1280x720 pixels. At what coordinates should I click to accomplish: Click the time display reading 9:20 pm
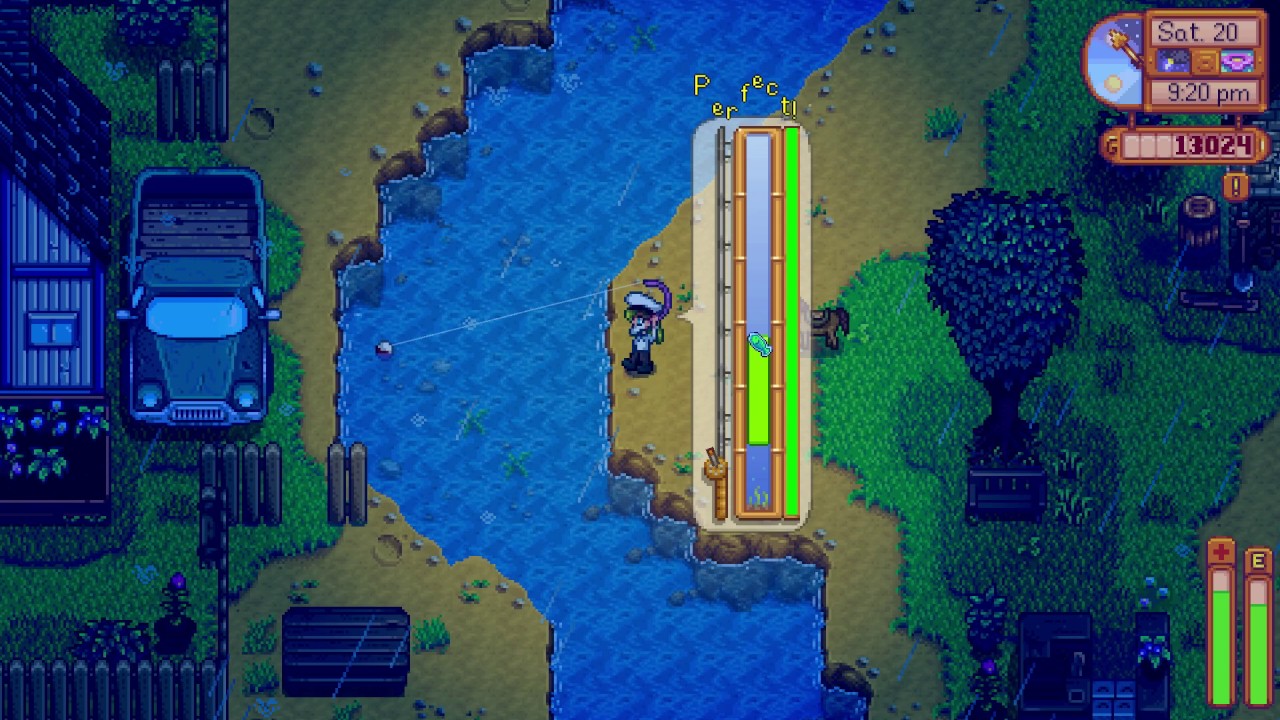point(1210,90)
